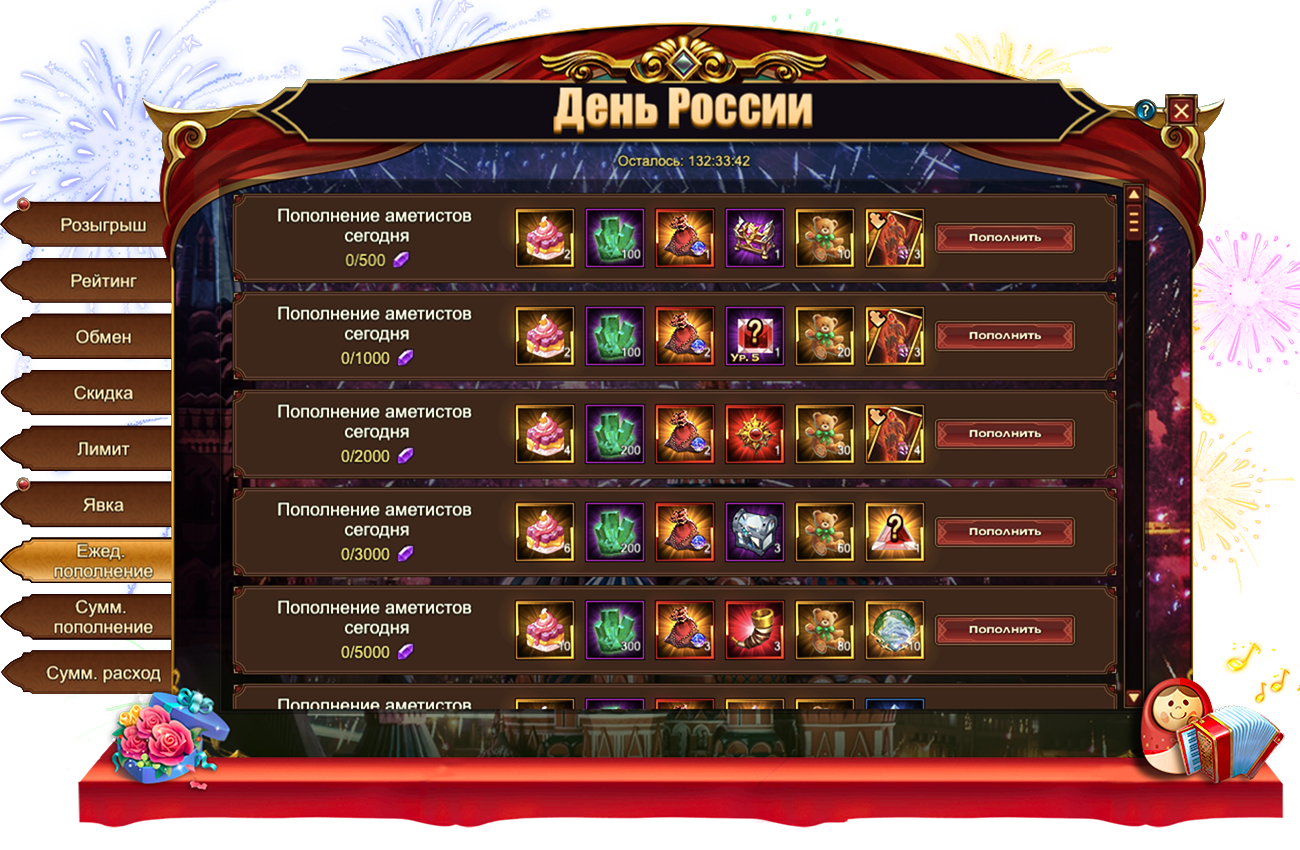The width and height of the screenshot is (1300, 850).
Task: Hit Пополнить in the 0/3000 row
Action: pos(1004,532)
